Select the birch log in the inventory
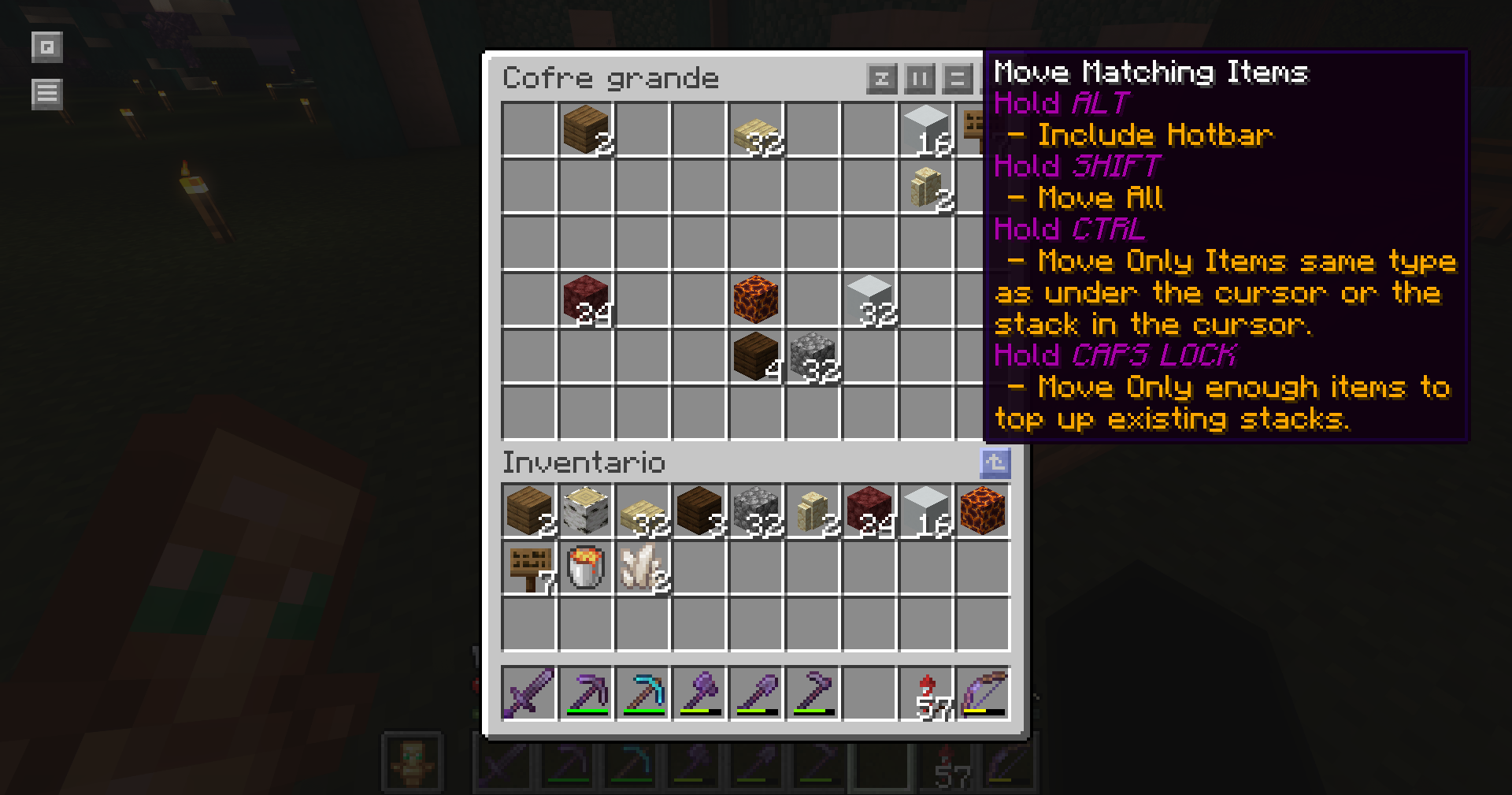Image resolution: width=1512 pixels, height=795 pixels. (586, 511)
